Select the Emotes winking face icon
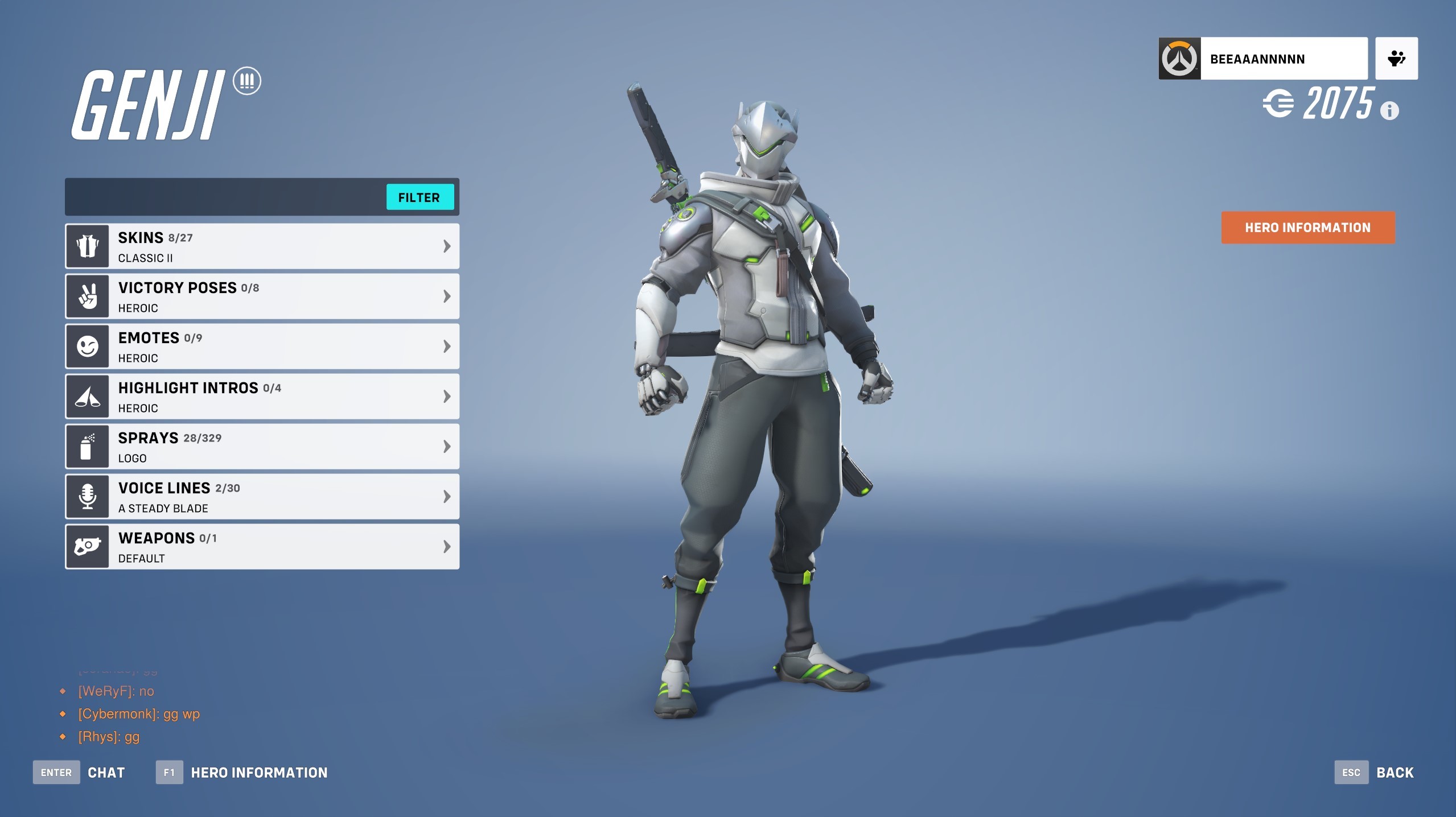Screen dimensions: 1456x817 tap(87, 345)
